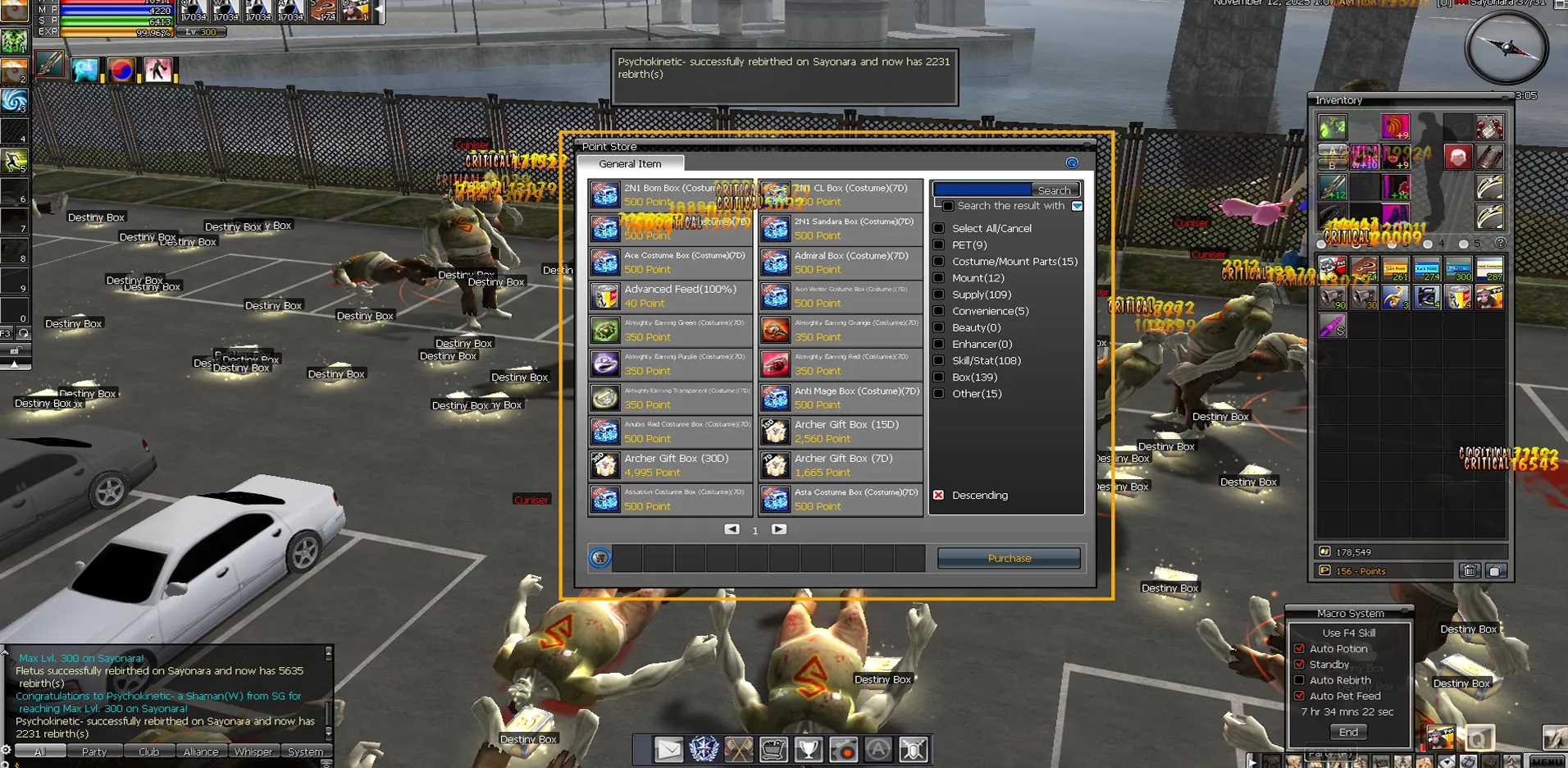
Task: Choose the Archer Gift Box (30D) item
Action: (670, 465)
